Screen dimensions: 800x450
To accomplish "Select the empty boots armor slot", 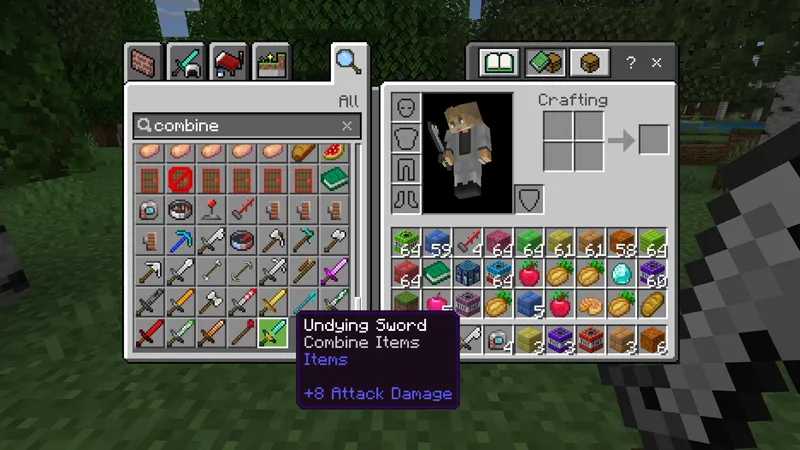I will coord(405,197).
